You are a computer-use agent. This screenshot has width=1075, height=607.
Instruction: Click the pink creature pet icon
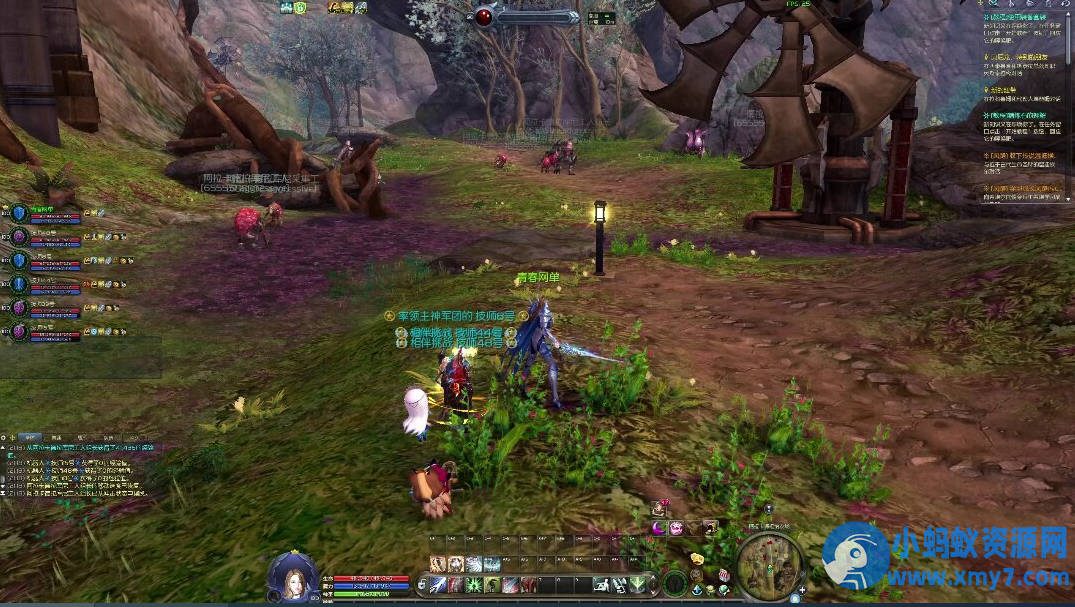tap(676, 527)
